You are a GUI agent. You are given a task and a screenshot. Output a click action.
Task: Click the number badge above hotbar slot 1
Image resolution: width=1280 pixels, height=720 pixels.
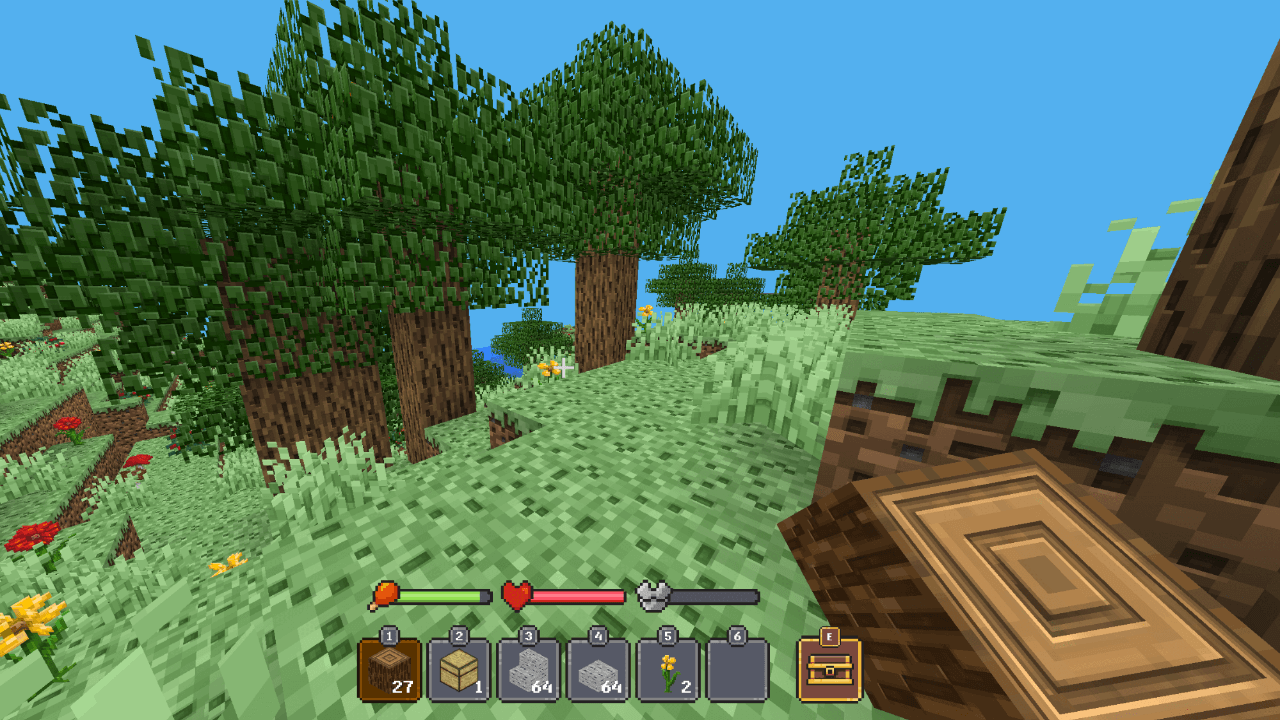coord(390,636)
